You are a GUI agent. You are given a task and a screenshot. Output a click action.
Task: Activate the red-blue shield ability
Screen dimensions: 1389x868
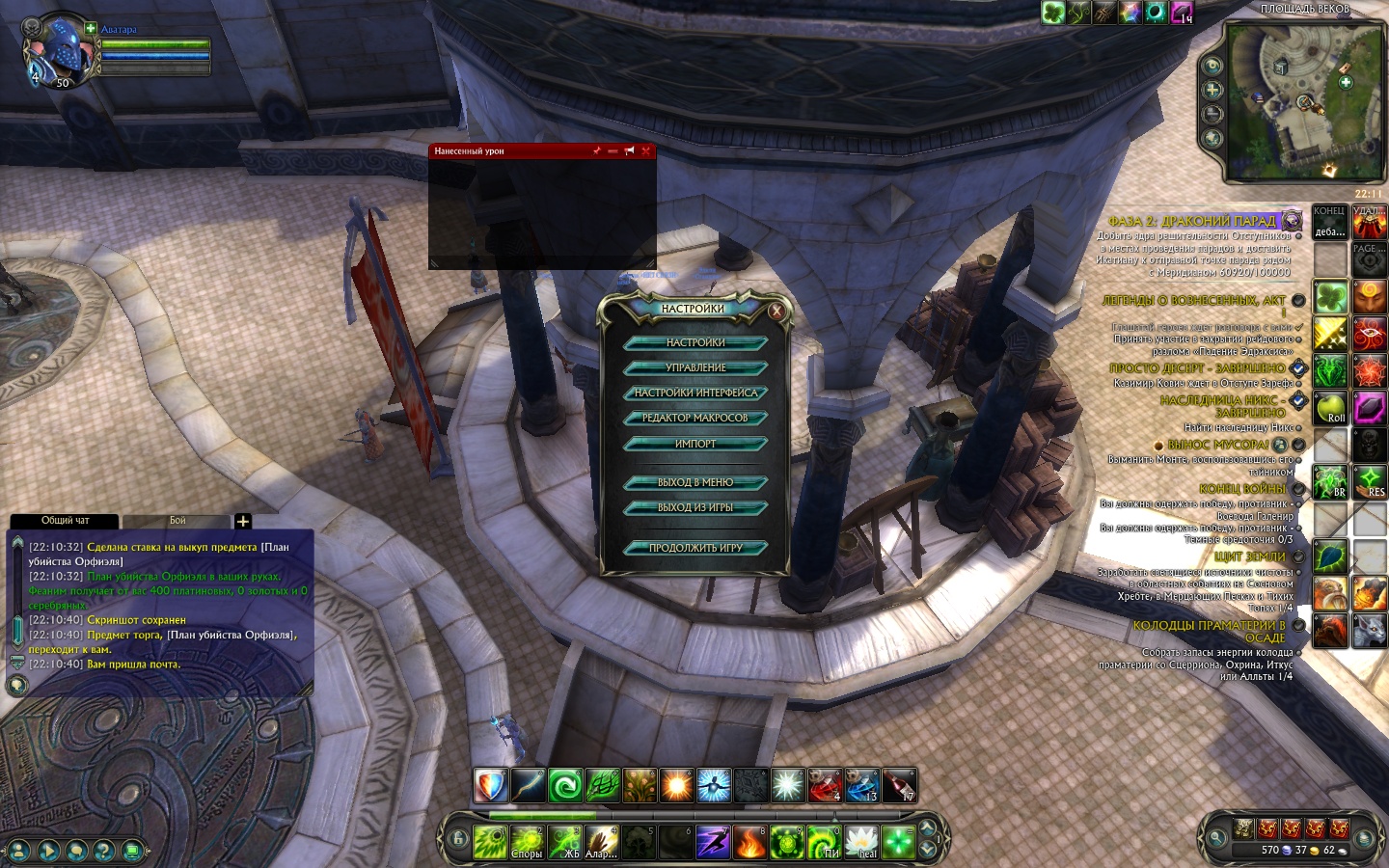[491, 786]
